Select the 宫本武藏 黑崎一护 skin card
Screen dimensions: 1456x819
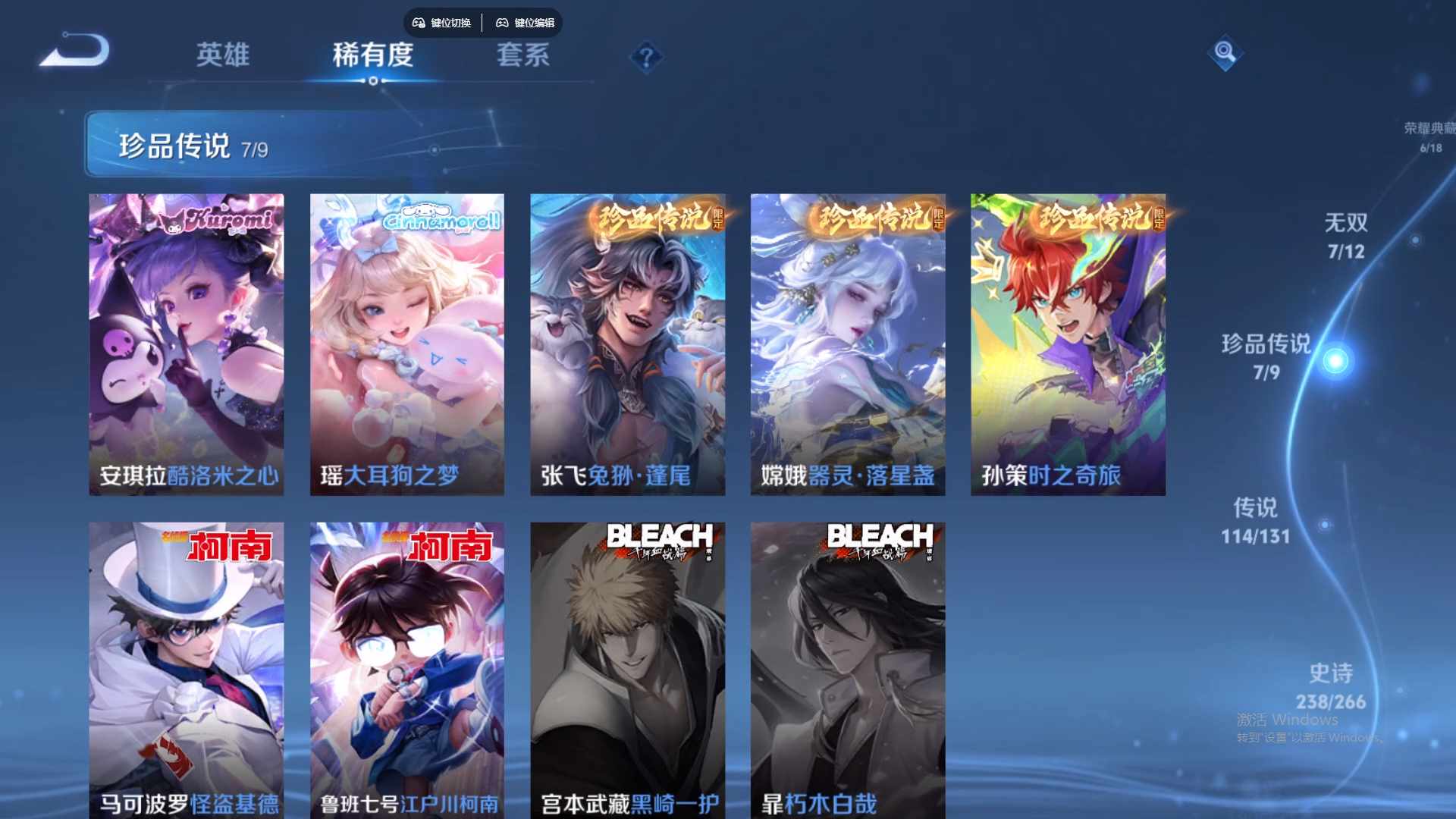click(627, 669)
